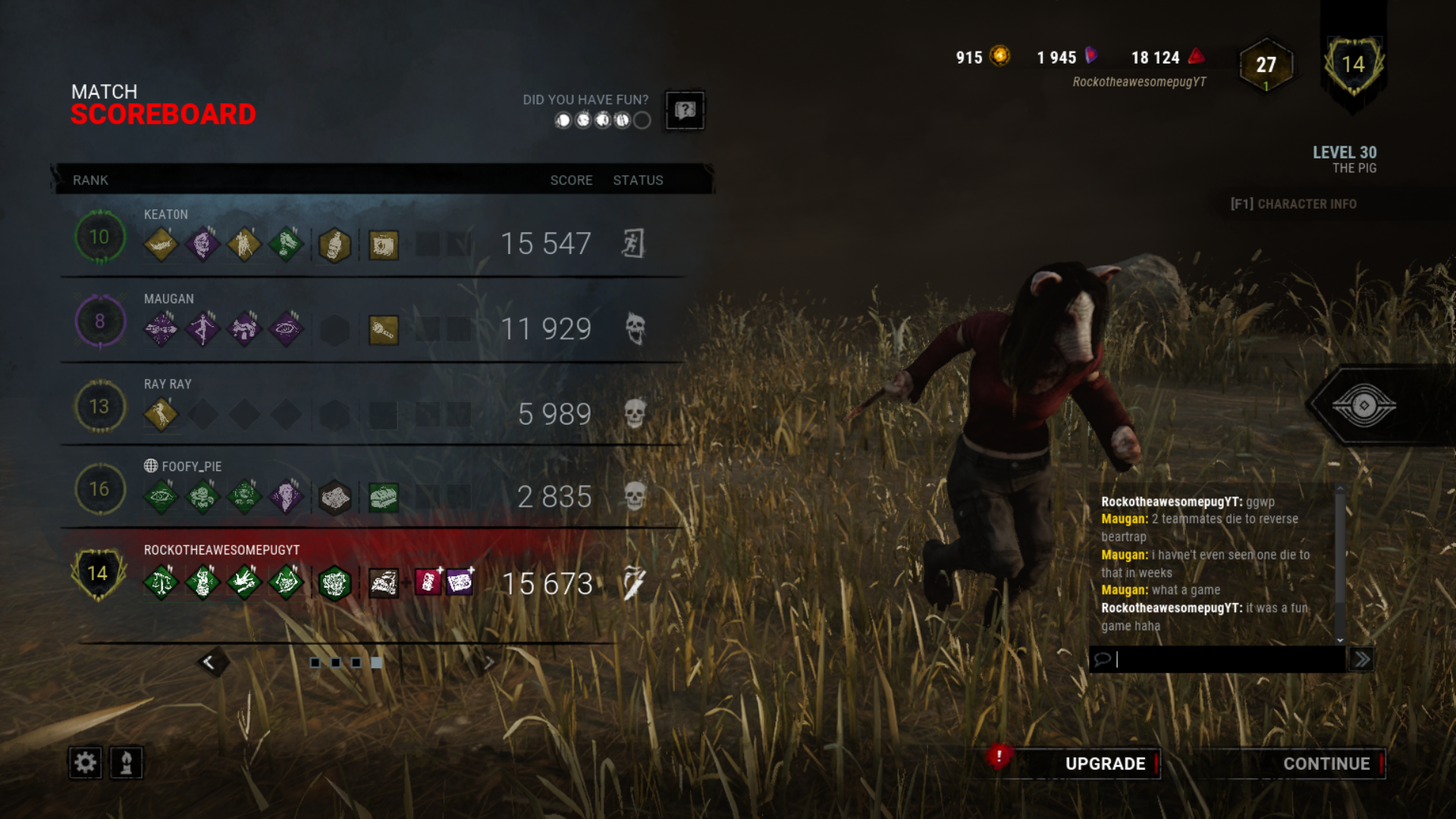This screenshot has width=1456, height=819.
Task: Select Keat0n's first perk icon
Action: coord(161,245)
